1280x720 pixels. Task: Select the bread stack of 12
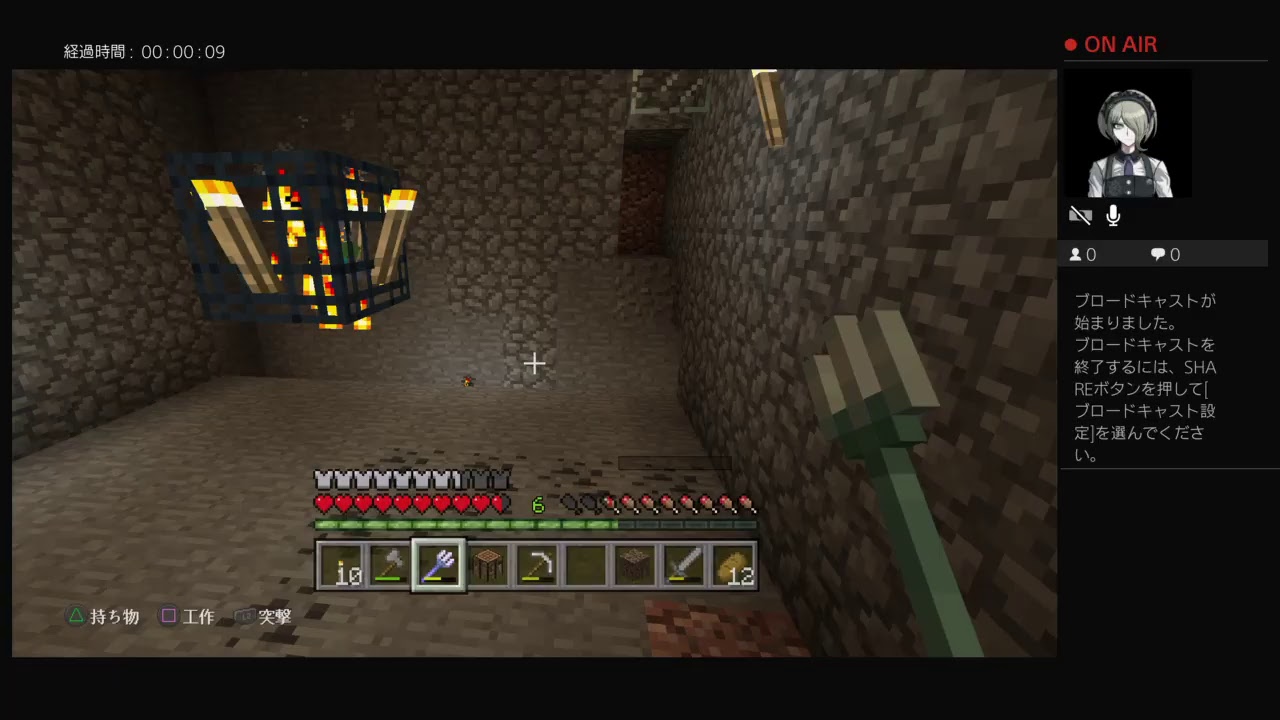(x=735, y=565)
